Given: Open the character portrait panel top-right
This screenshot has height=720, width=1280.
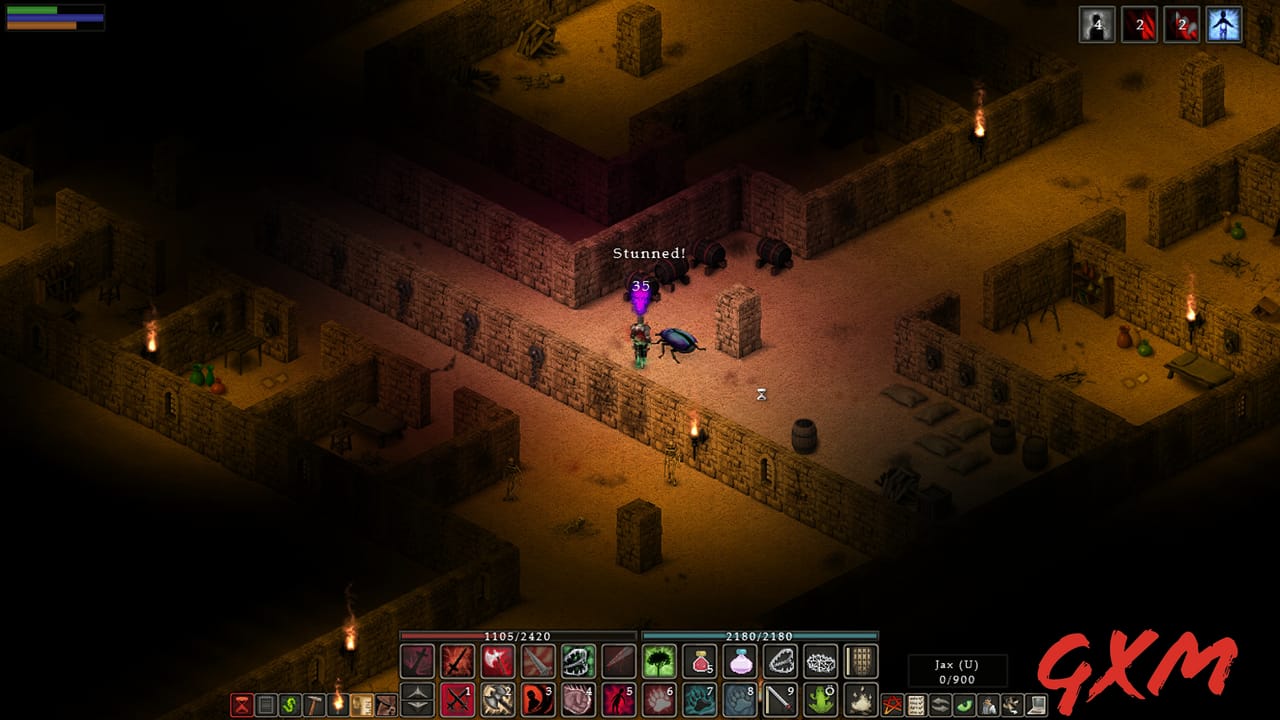Looking at the screenshot, I should pyautogui.click(x=1222, y=25).
